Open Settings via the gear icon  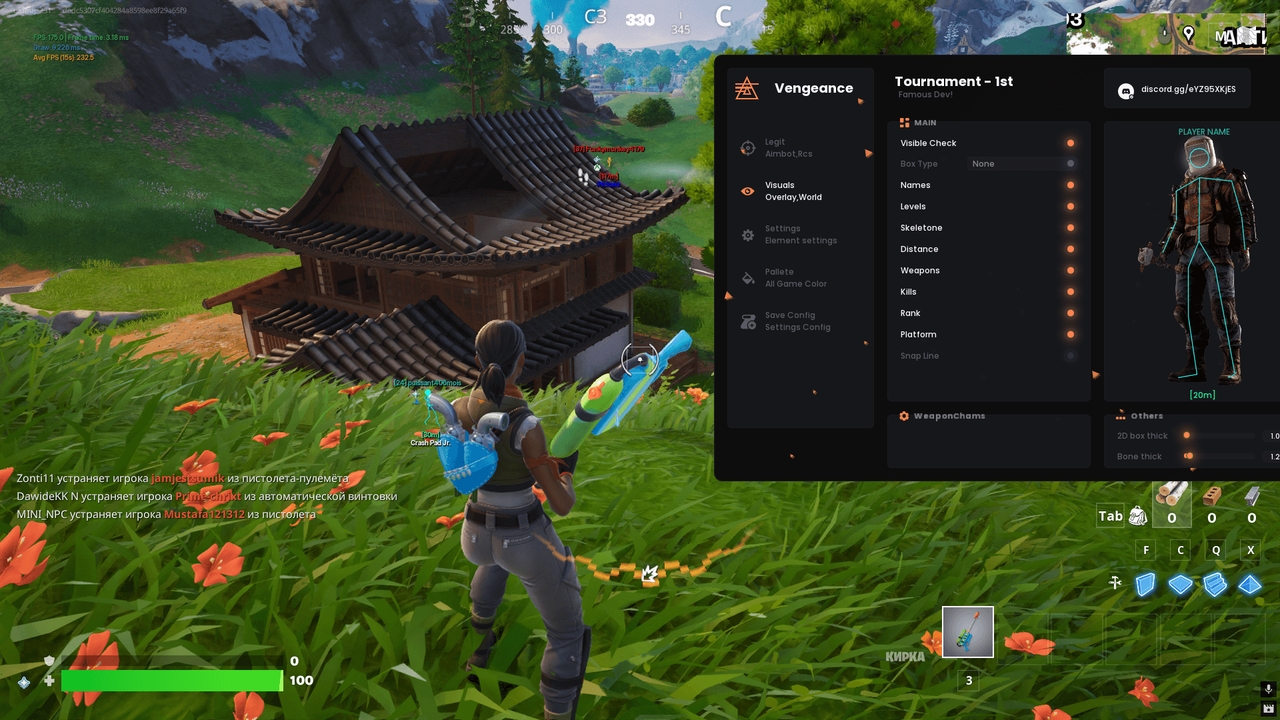[x=747, y=234]
